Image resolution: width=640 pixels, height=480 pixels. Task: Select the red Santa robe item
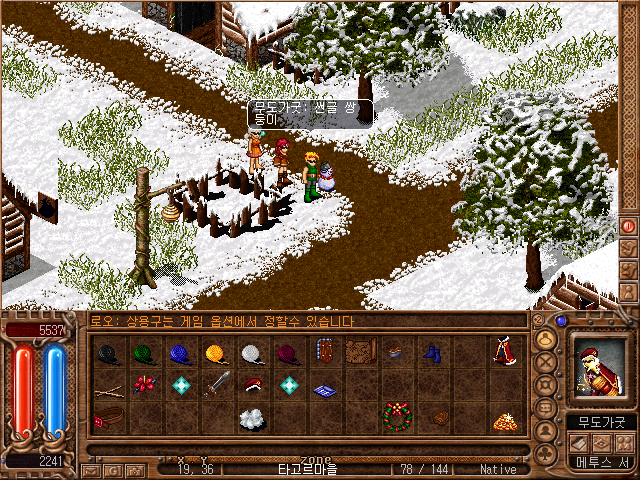(x=503, y=353)
